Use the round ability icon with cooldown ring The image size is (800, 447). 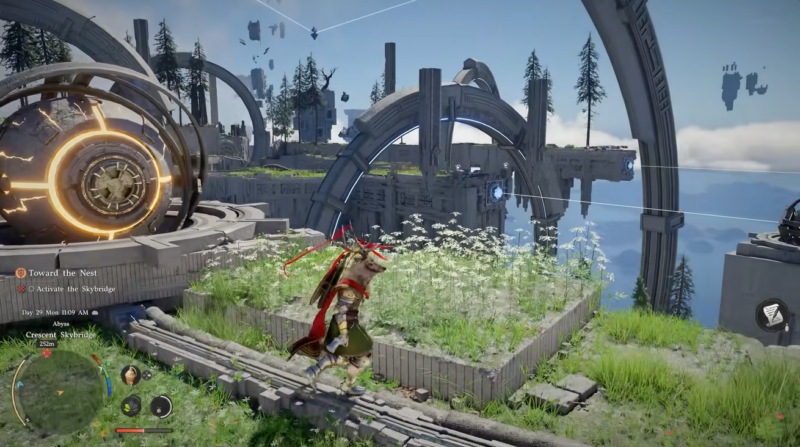point(160,405)
